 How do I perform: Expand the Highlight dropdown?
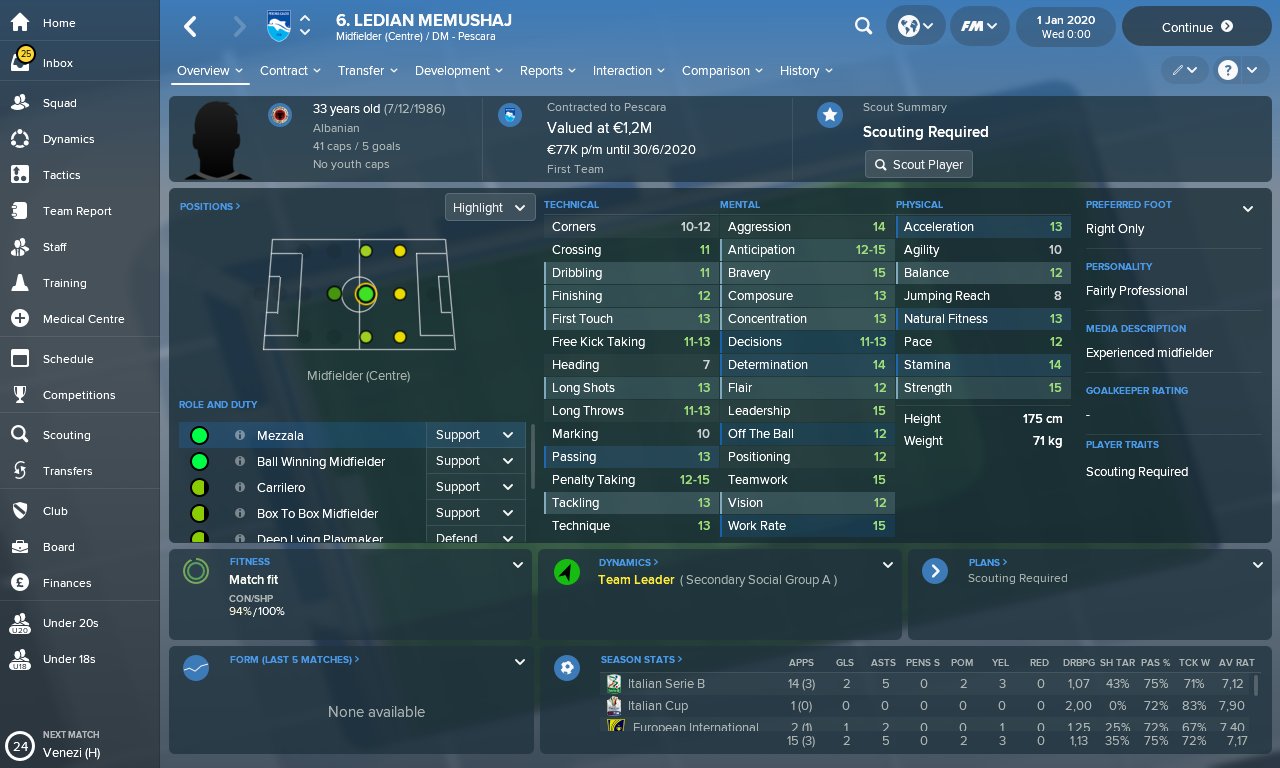489,208
